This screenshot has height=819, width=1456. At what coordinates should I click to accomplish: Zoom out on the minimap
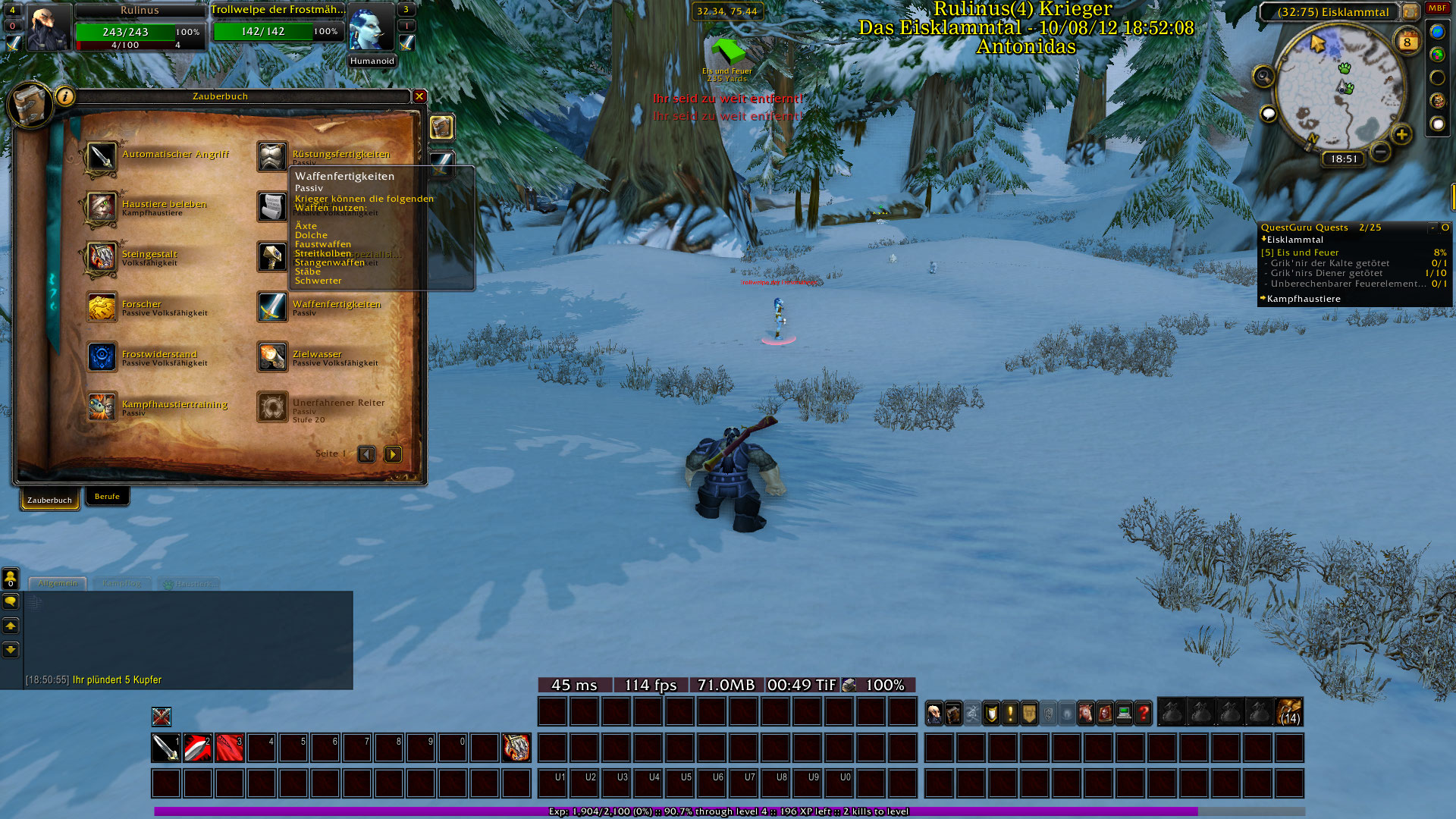(x=1381, y=152)
